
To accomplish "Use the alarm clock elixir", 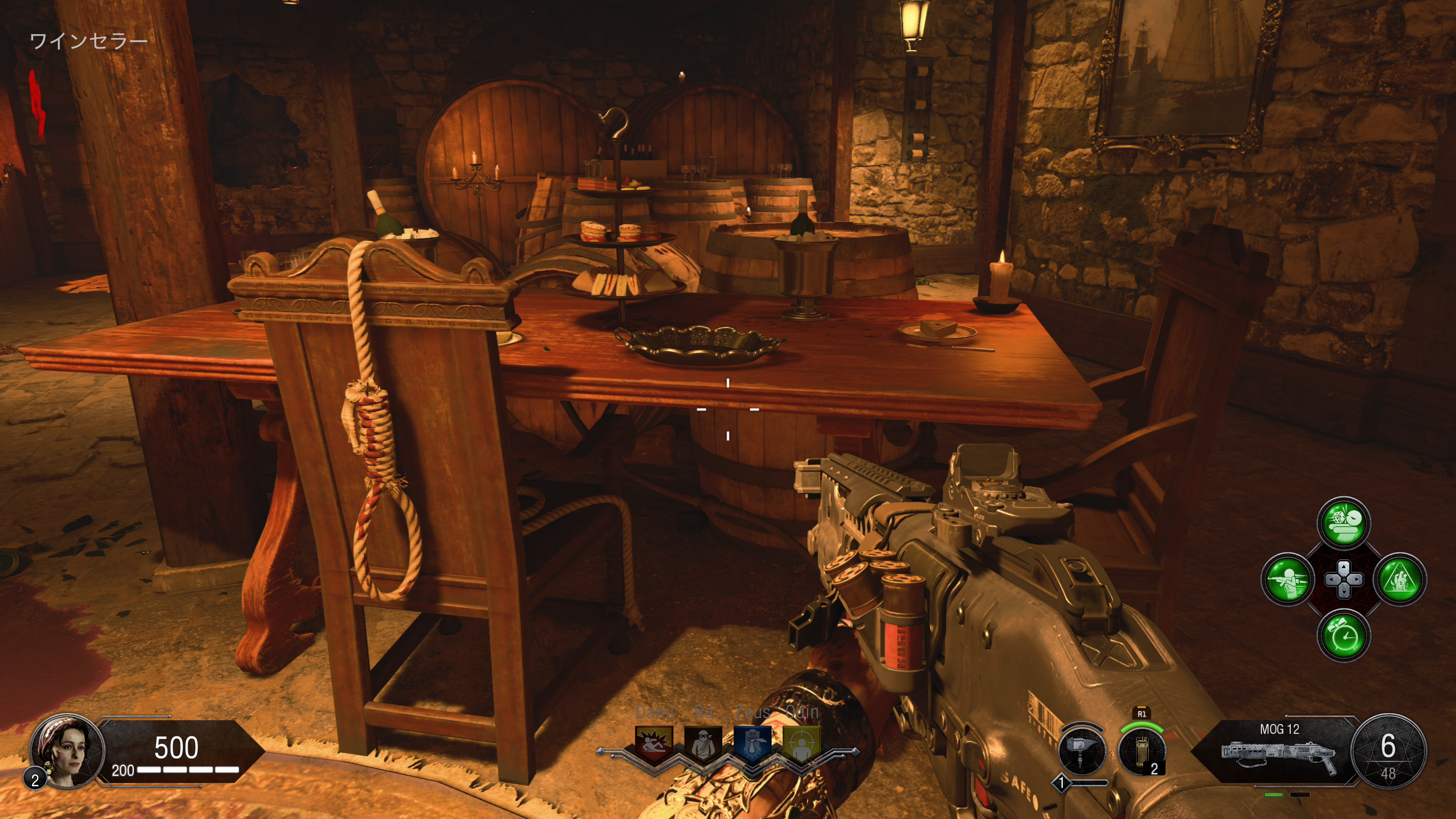I will point(1343,635).
